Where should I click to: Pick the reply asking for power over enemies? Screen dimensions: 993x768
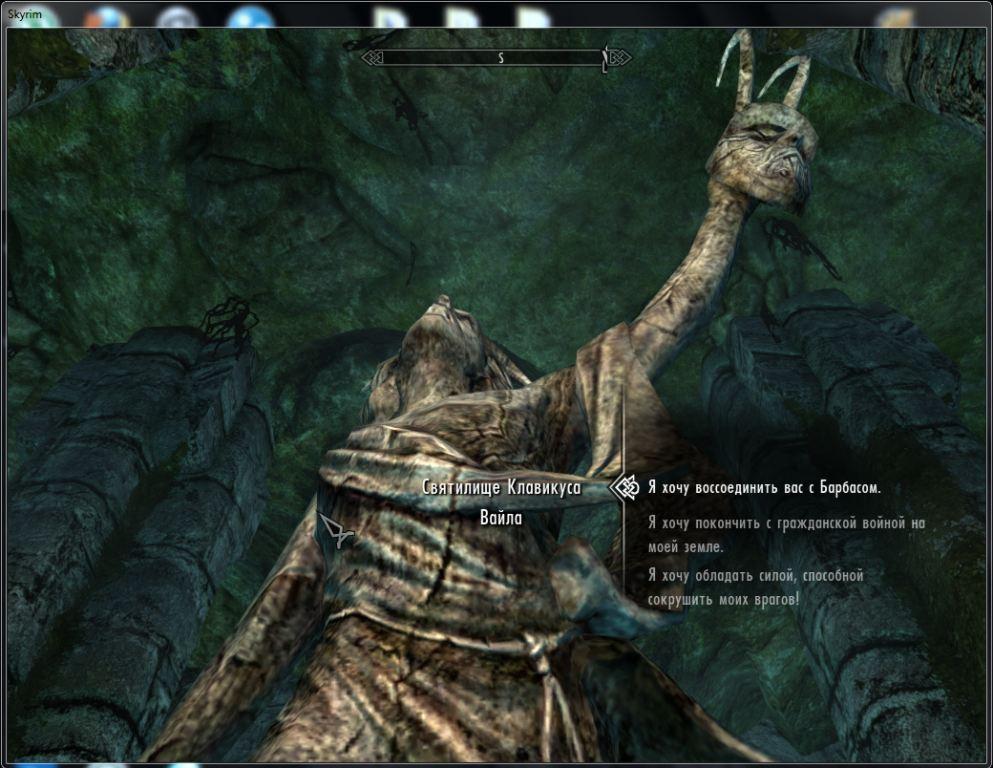click(x=754, y=587)
